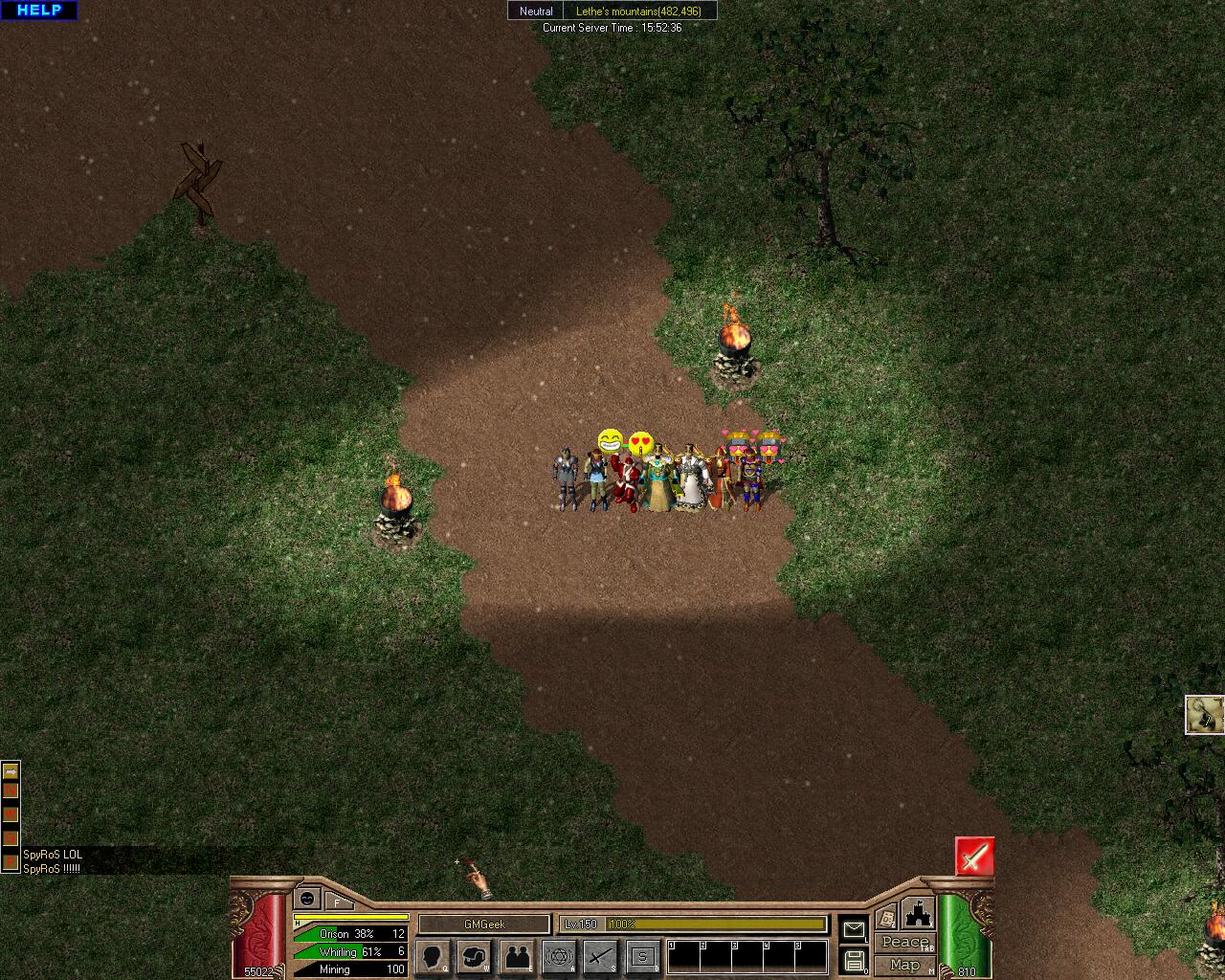Open the sword skills icon
The image size is (1225, 980).
point(601,956)
